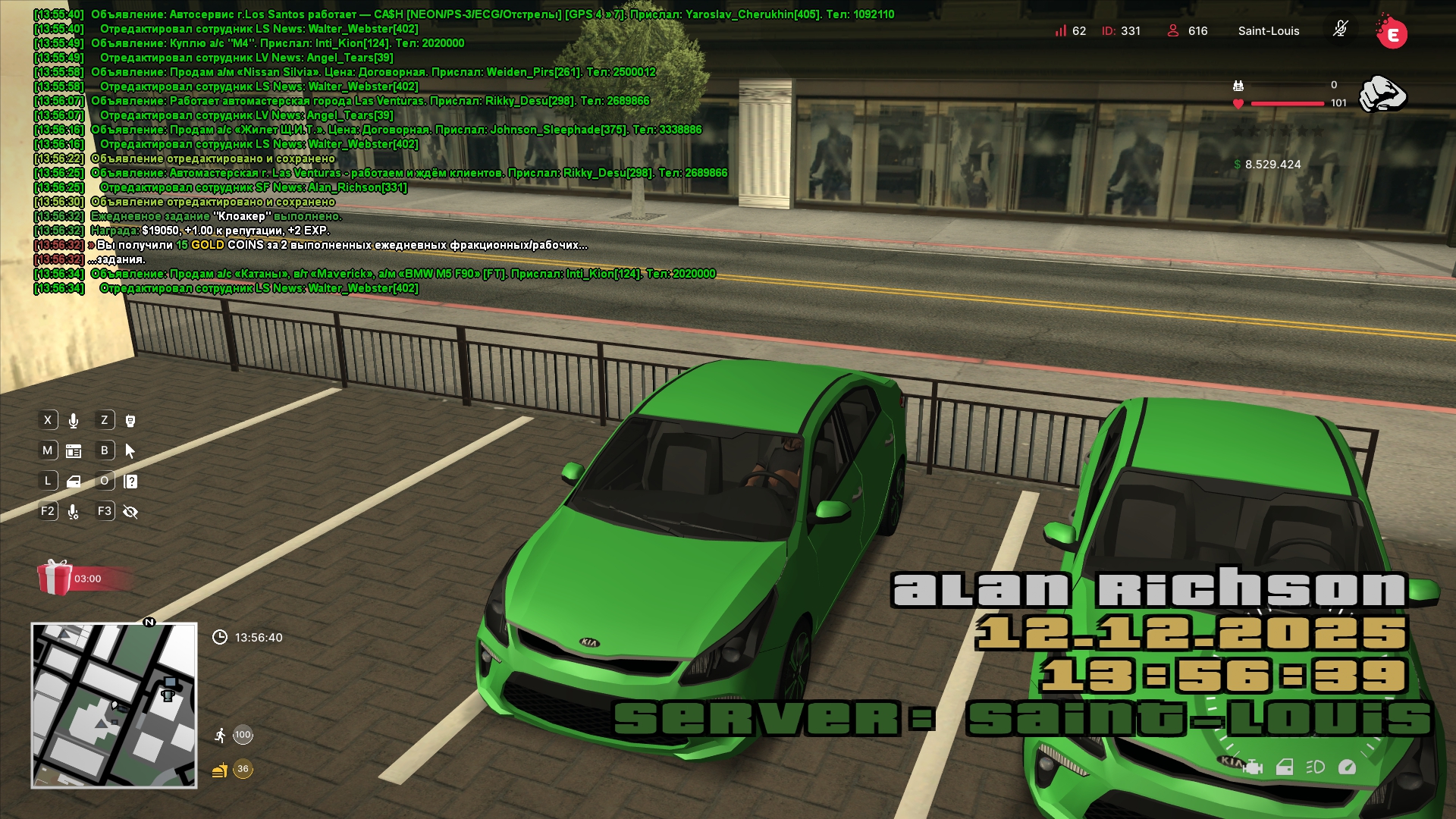Click the speed limiter gauge icon
1456x819 pixels.
tap(1347, 767)
